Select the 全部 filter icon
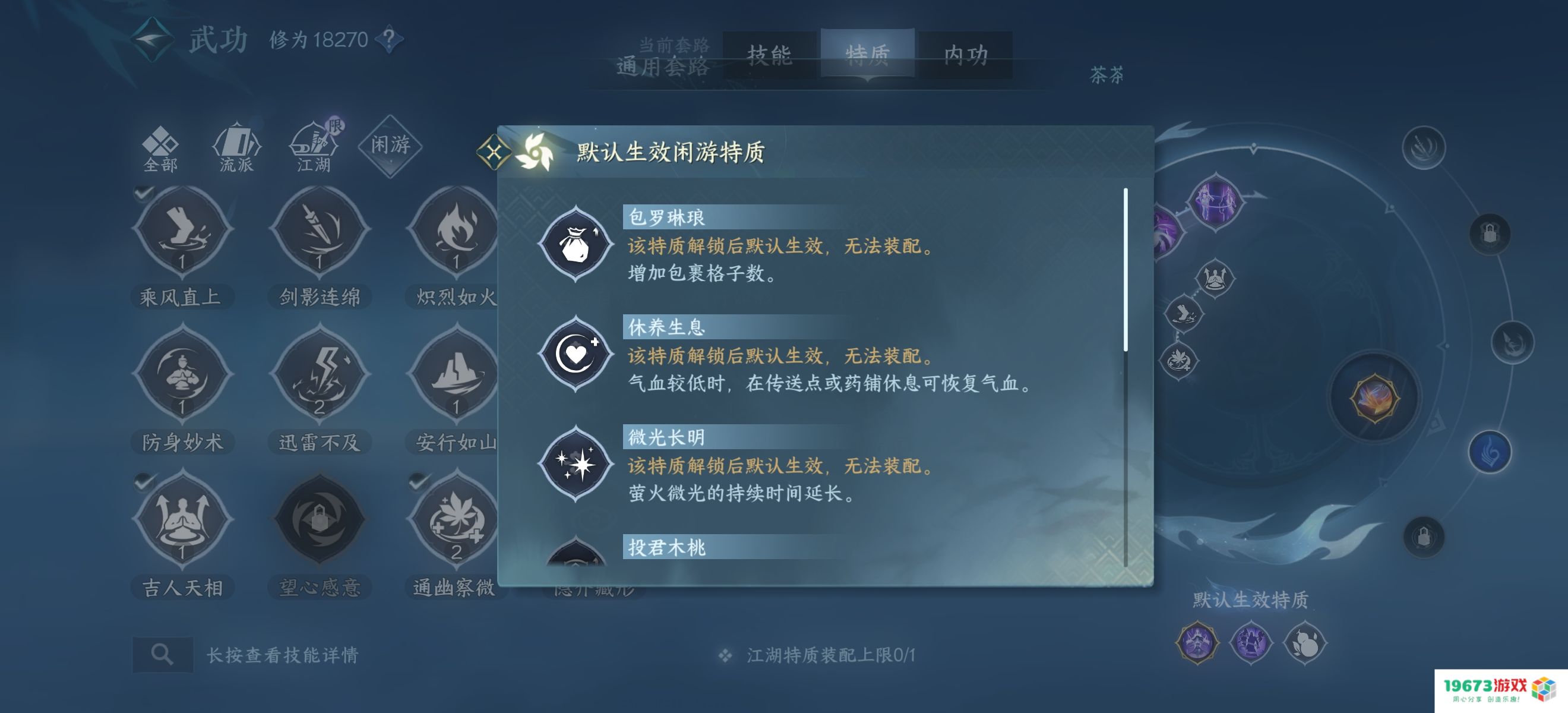Screen dimensions: 1568x713 pyautogui.click(x=161, y=145)
